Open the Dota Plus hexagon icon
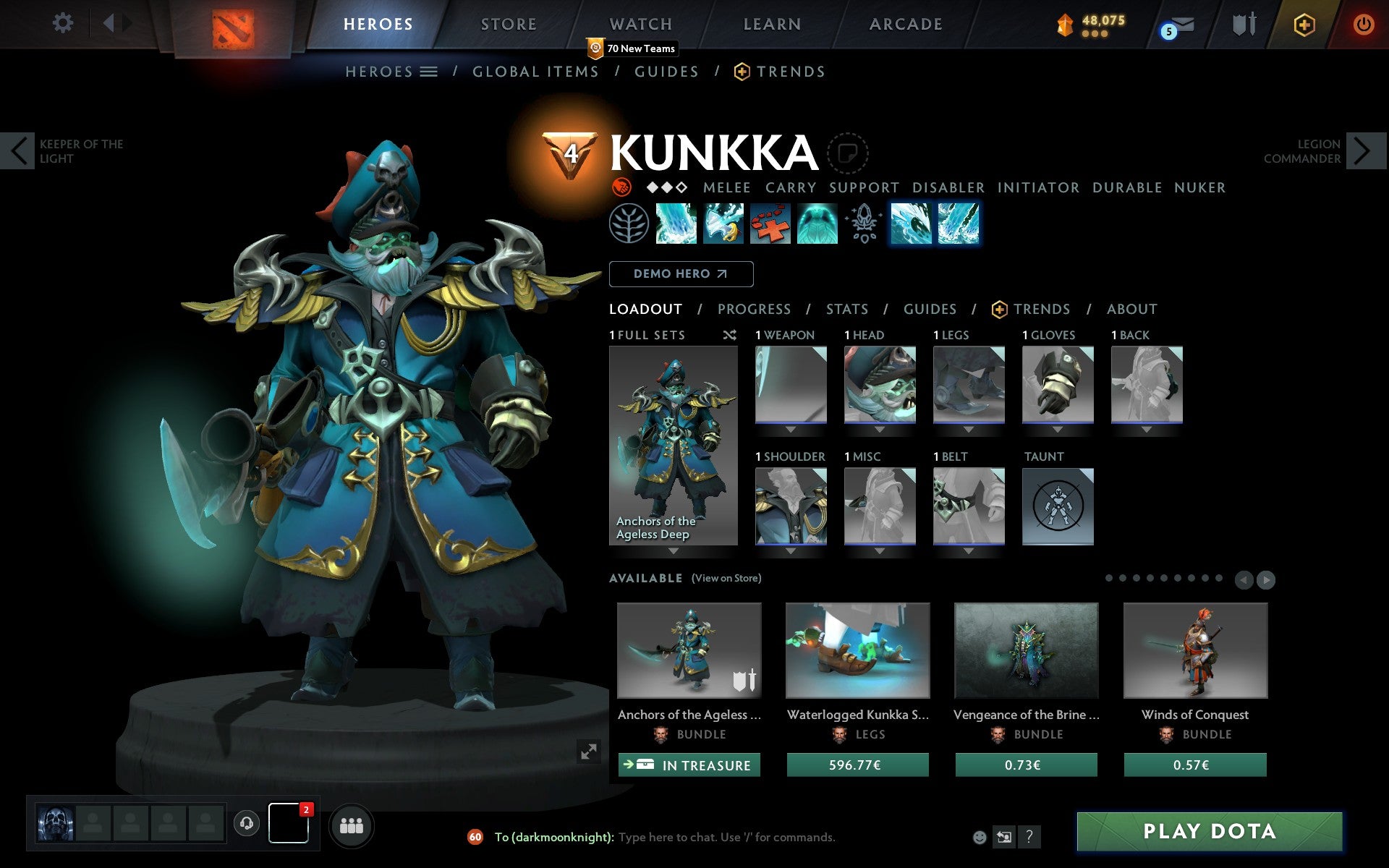Screen dimensions: 1389x868 click(1302, 23)
